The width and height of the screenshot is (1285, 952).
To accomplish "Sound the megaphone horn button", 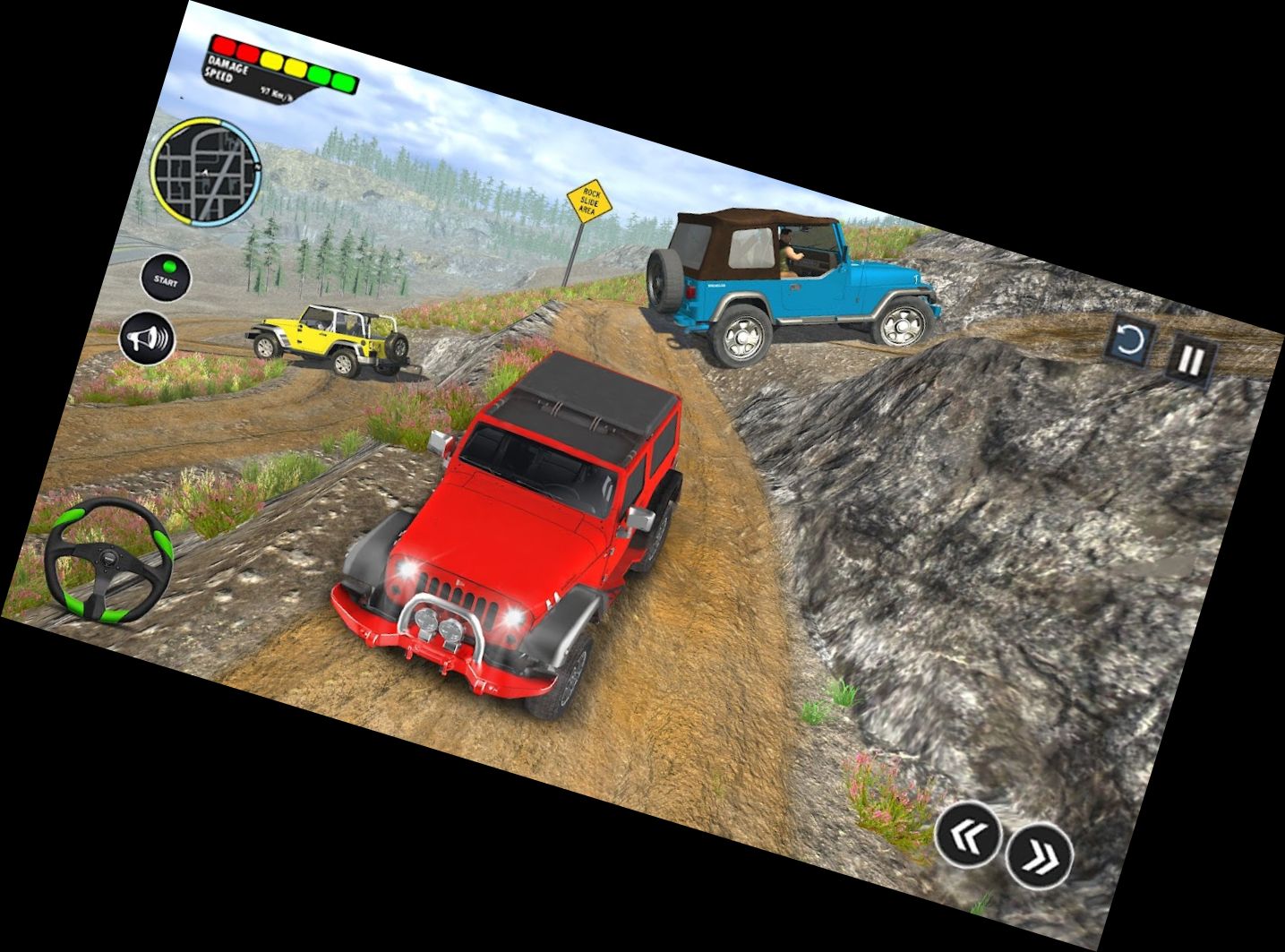I will 147,339.
